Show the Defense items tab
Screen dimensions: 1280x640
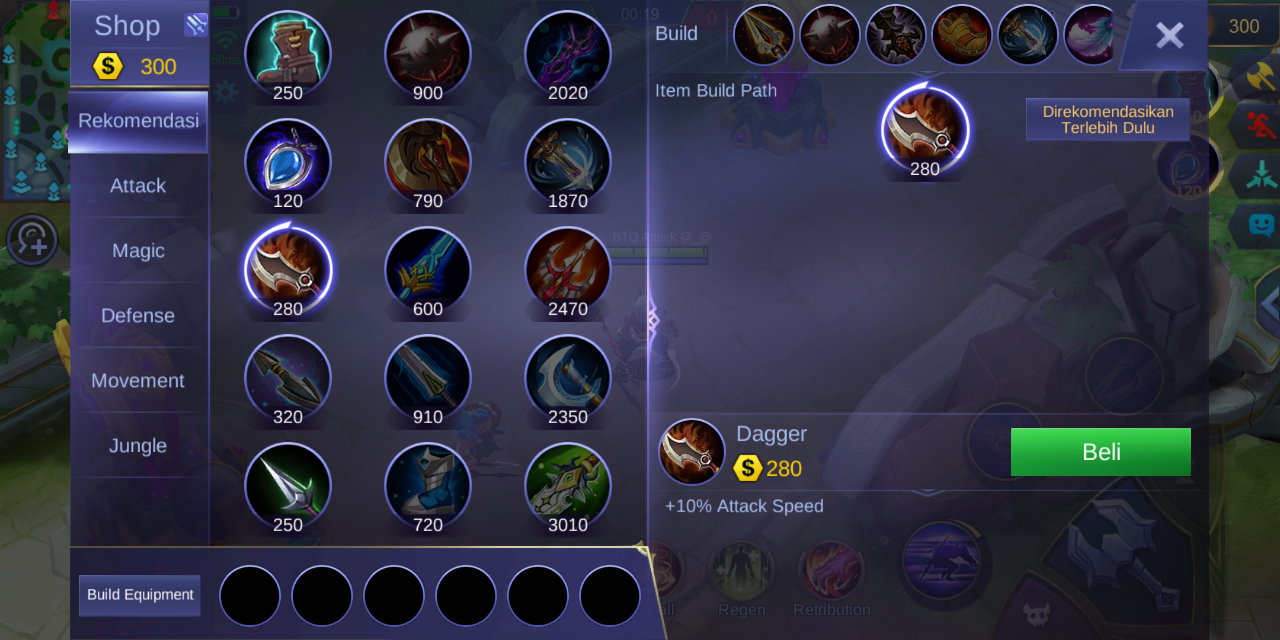[138, 316]
